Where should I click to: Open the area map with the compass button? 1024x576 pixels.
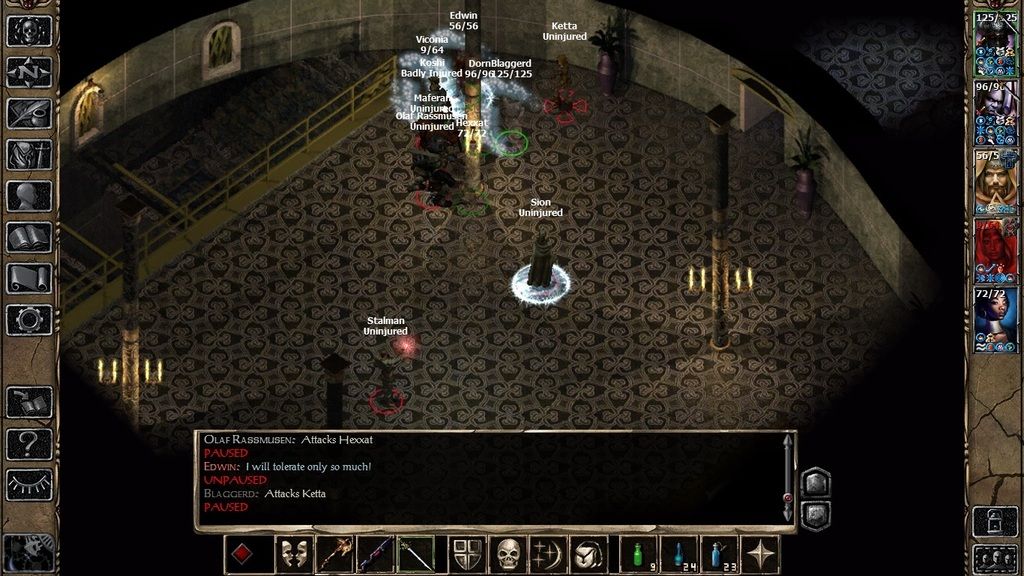[29, 72]
